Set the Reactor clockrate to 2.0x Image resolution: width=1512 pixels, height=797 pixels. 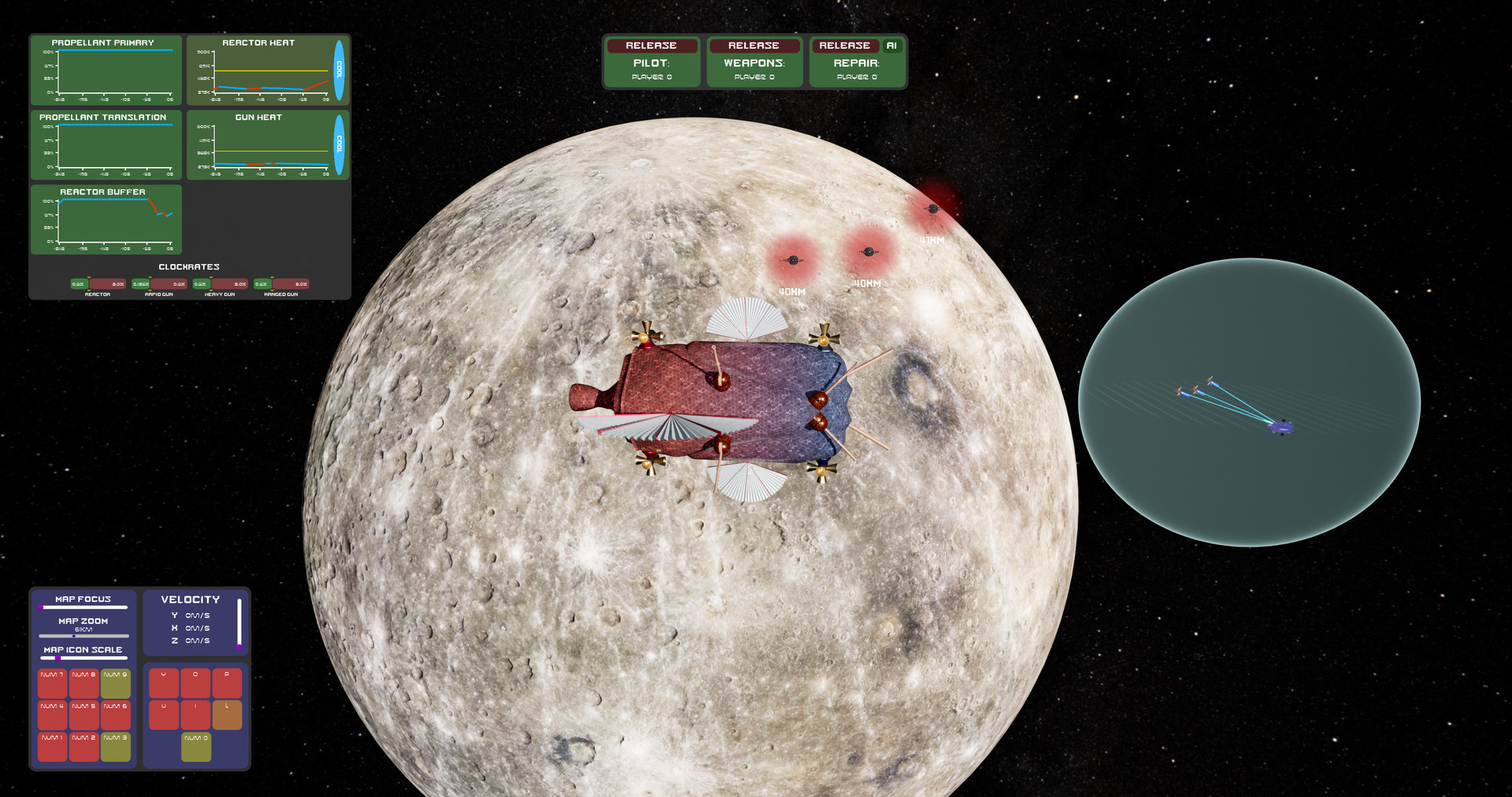(118, 284)
